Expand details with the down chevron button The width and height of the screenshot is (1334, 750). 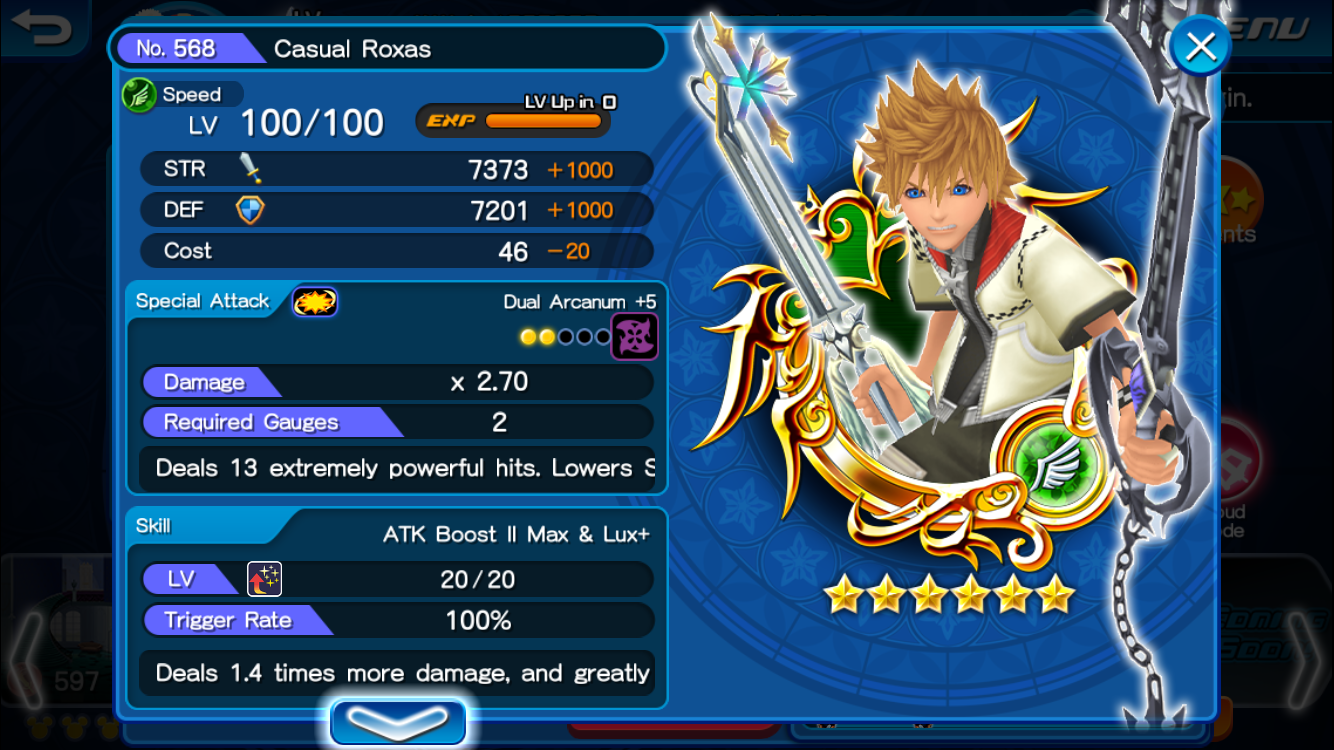point(398,722)
